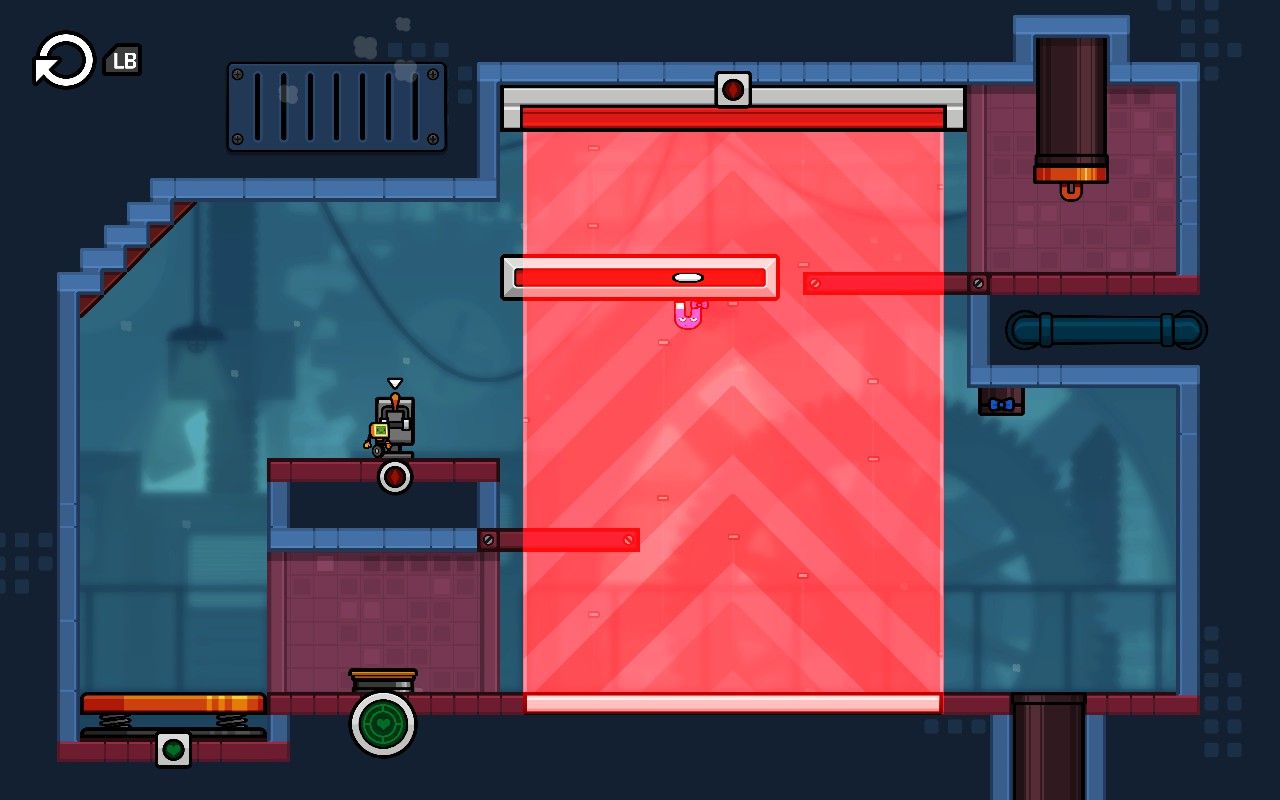Click the white pill button on the red platform
1280x800 pixels.
(x=686, y=275)
